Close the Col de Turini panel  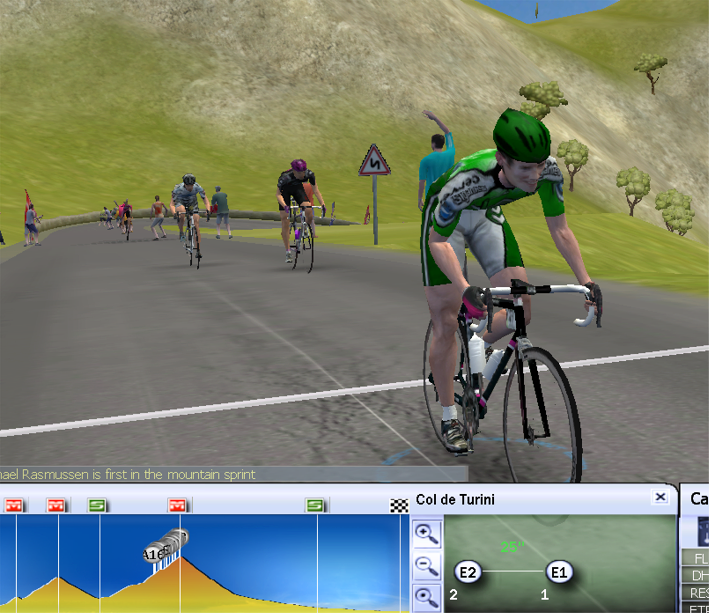coord(661,497)
